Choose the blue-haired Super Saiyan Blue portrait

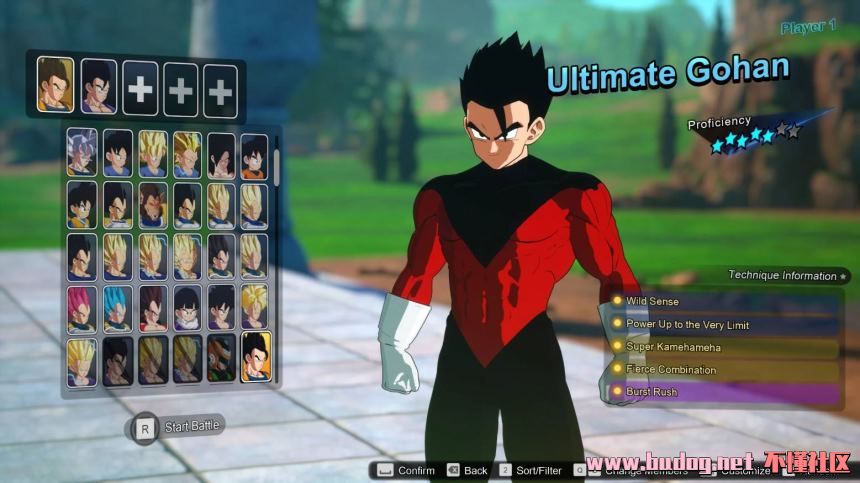(x=117, y=308)
